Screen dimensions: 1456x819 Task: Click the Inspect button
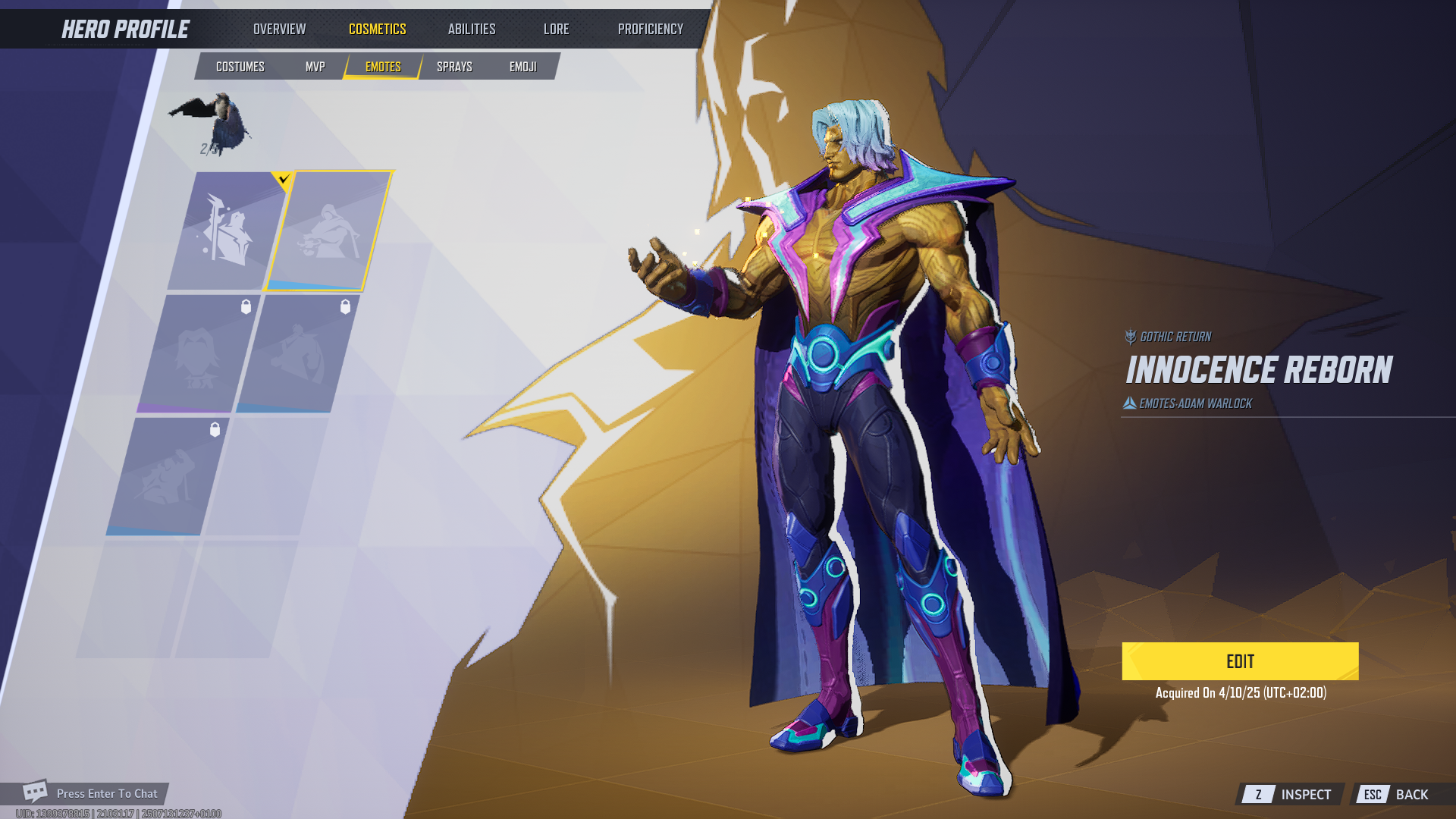click(1291, 794)
